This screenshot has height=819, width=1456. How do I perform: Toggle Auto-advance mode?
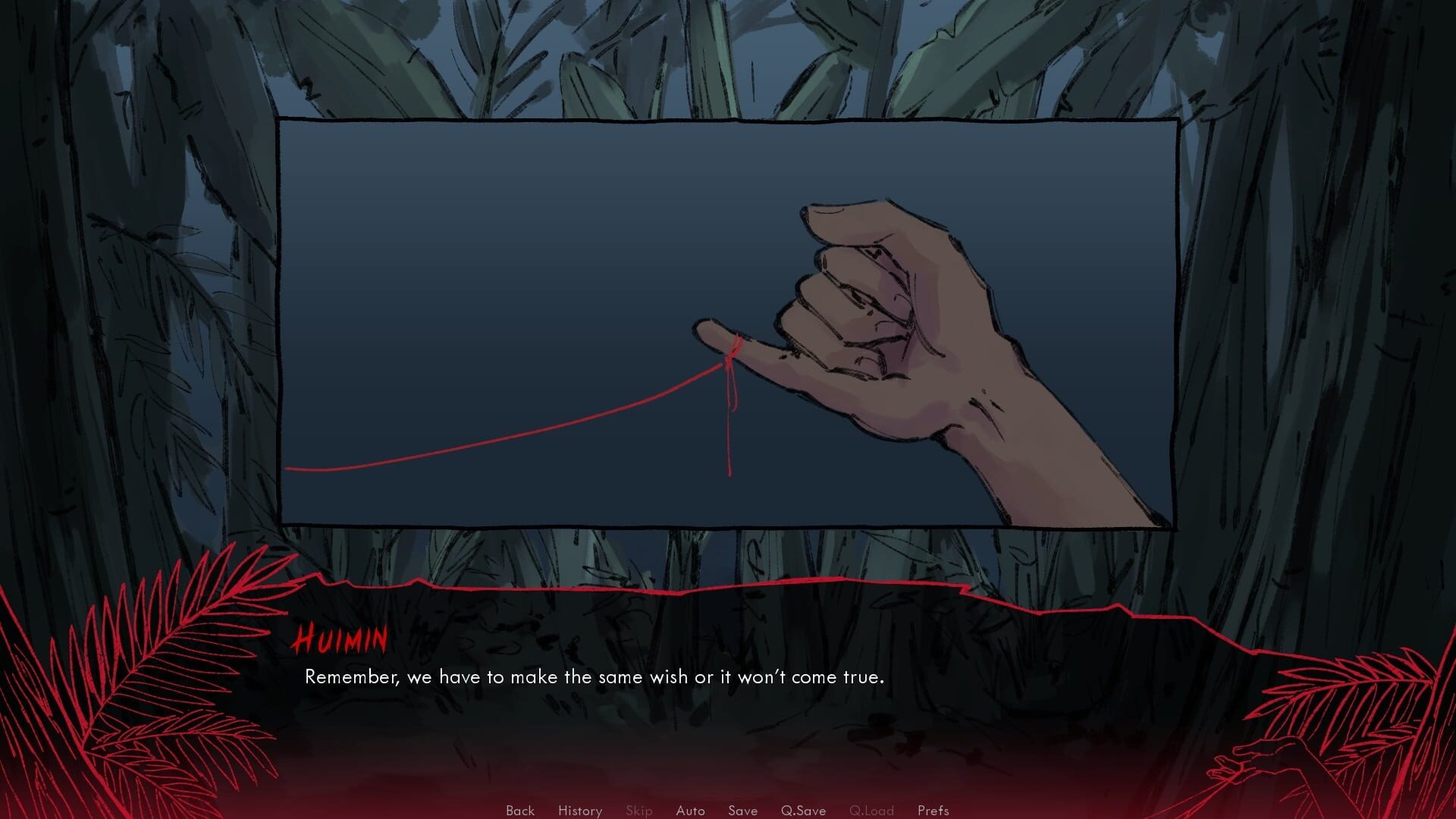(x=690, y=811)
